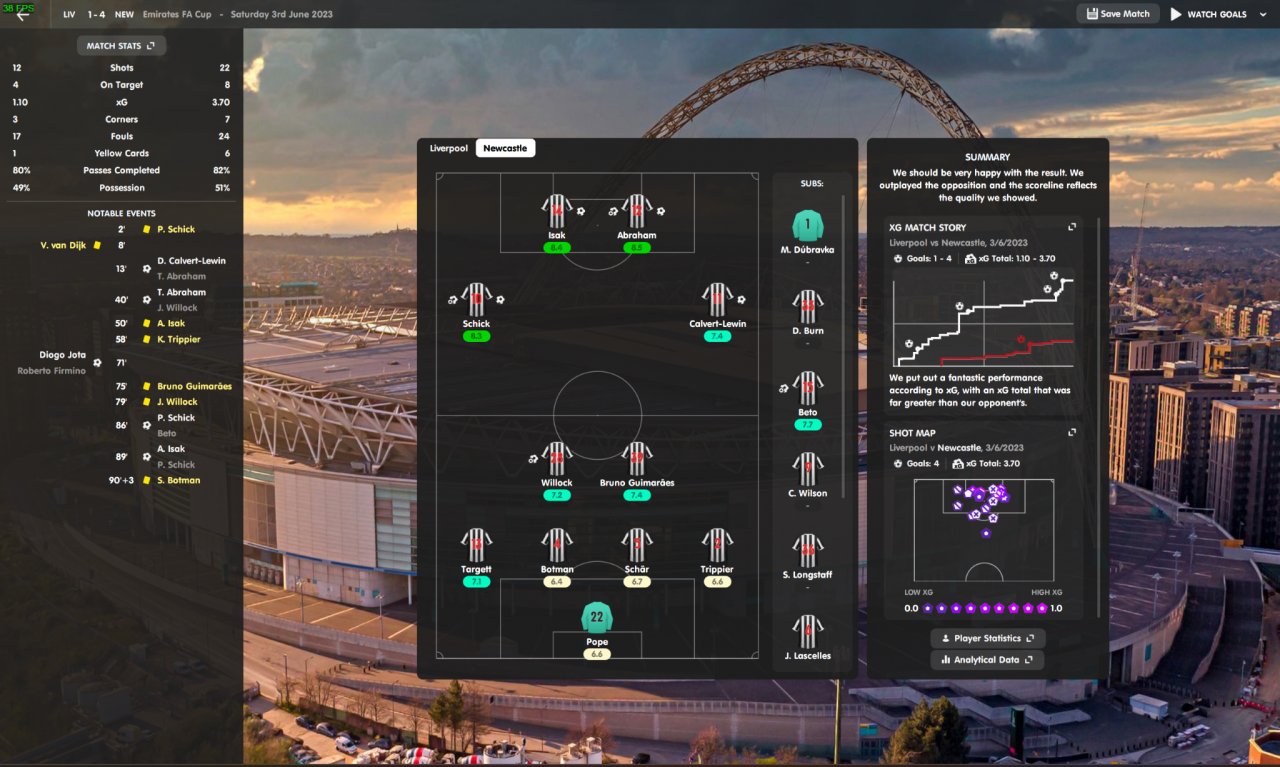The height and width of the screenshot is (767, 1280).
Task: Open Analytical Data
Action: pos(987,660)
